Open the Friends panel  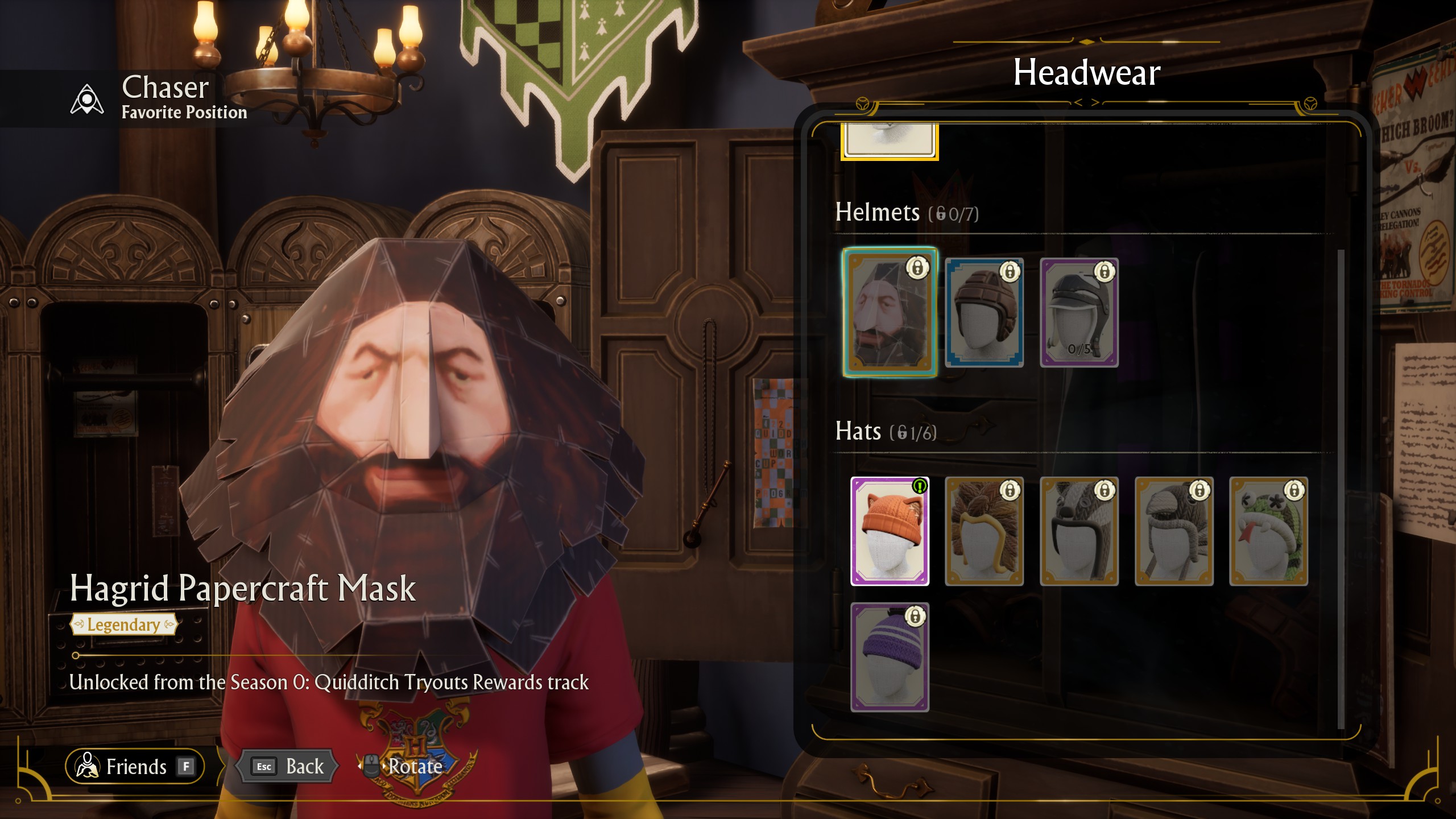tap(135, 766)
